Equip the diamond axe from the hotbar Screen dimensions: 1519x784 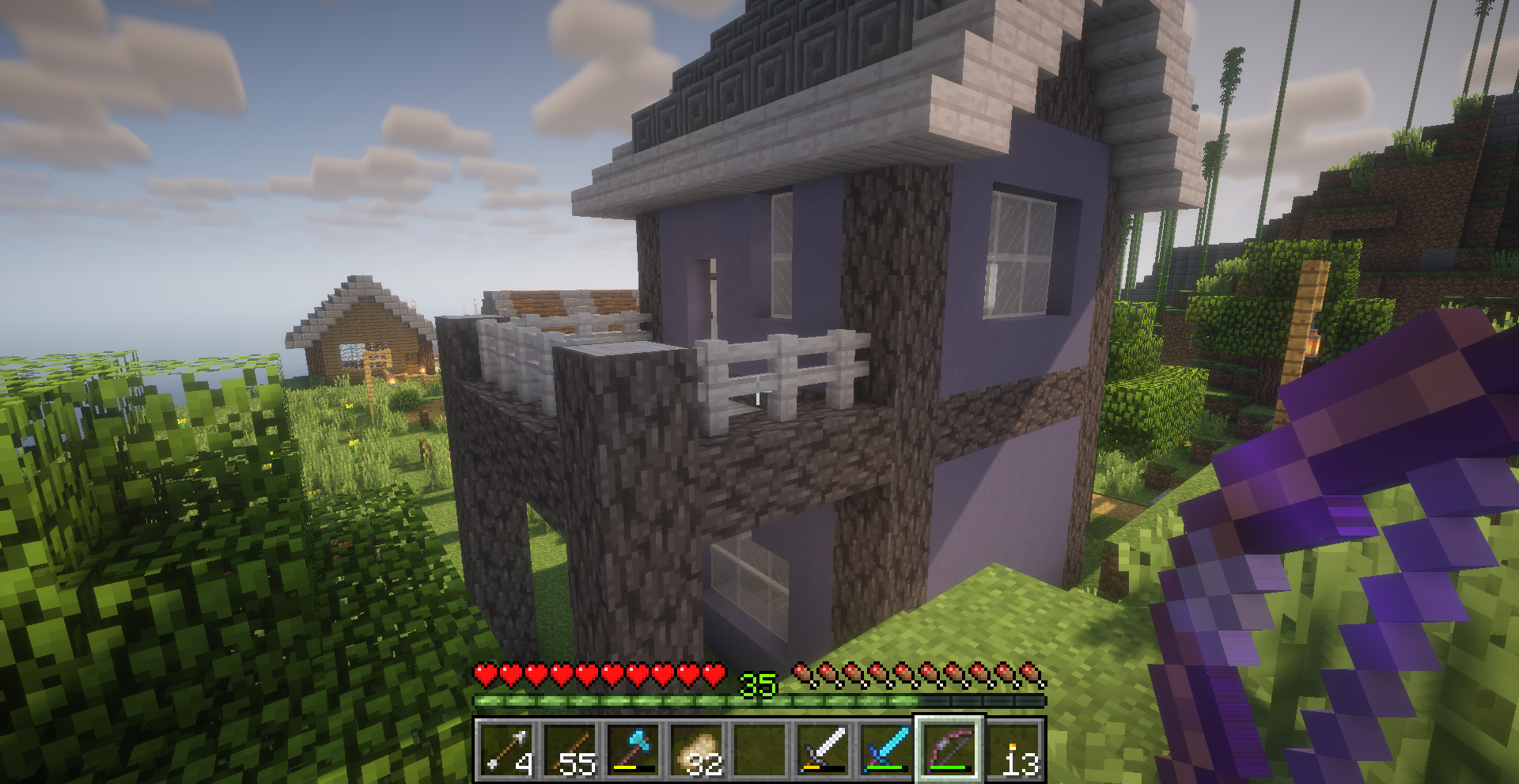[x=634, y=749]
